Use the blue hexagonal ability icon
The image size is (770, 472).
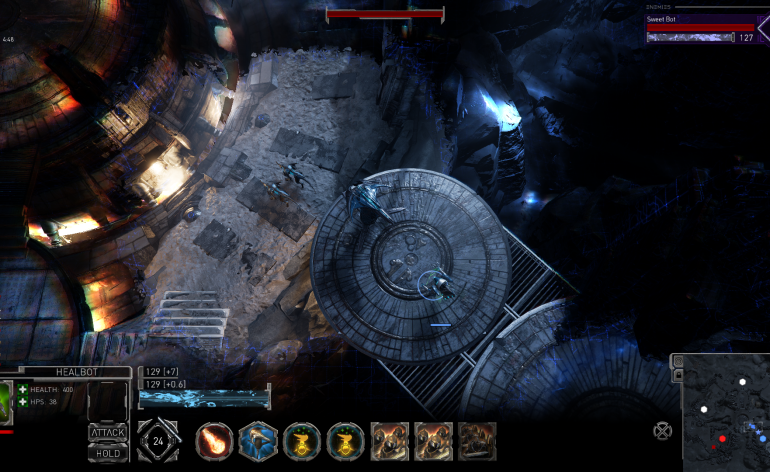coord(258,441)
